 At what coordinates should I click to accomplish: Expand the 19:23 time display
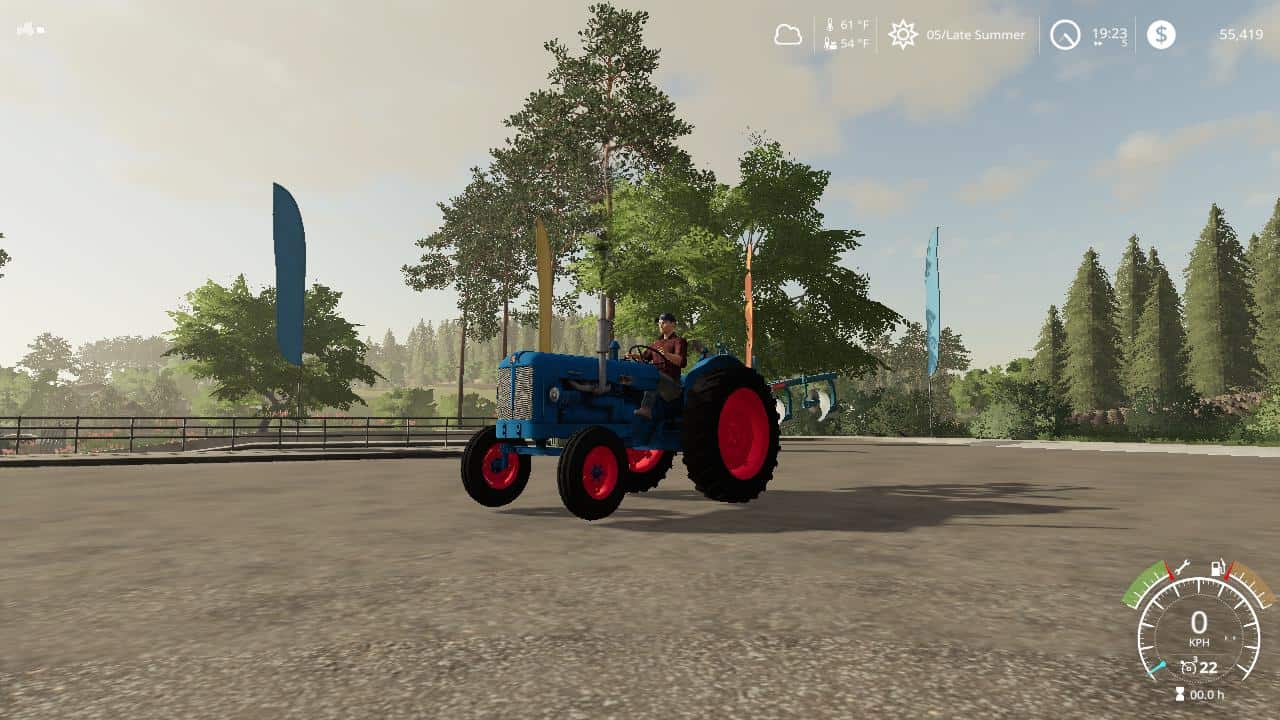pos(1109,35)
